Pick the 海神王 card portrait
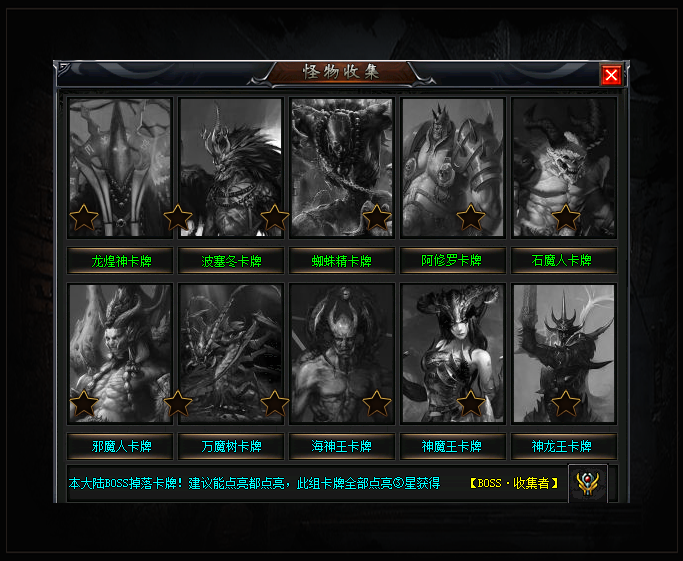683x561 pixels. [342, 353]
